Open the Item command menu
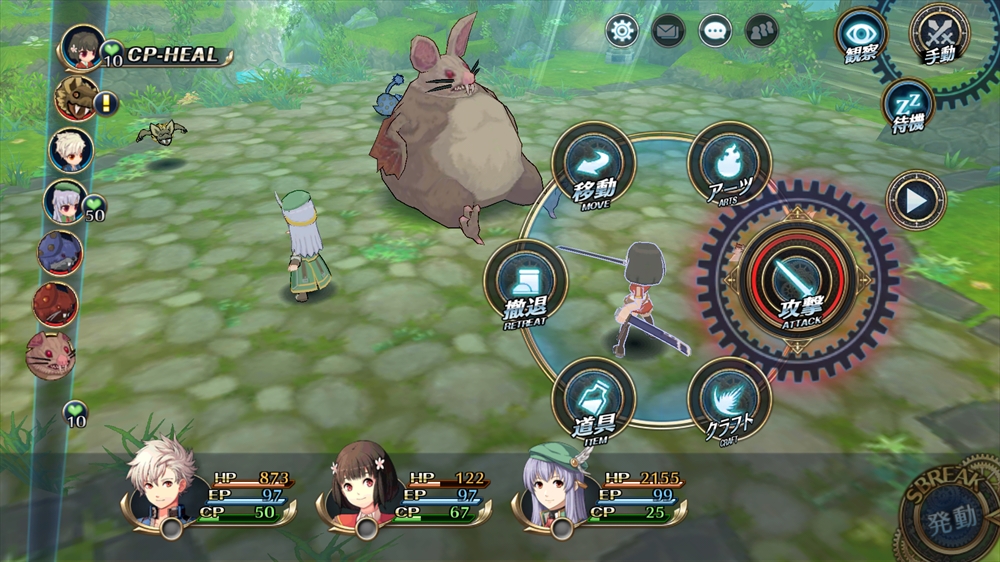1000x562 pixels. (593, 399)
